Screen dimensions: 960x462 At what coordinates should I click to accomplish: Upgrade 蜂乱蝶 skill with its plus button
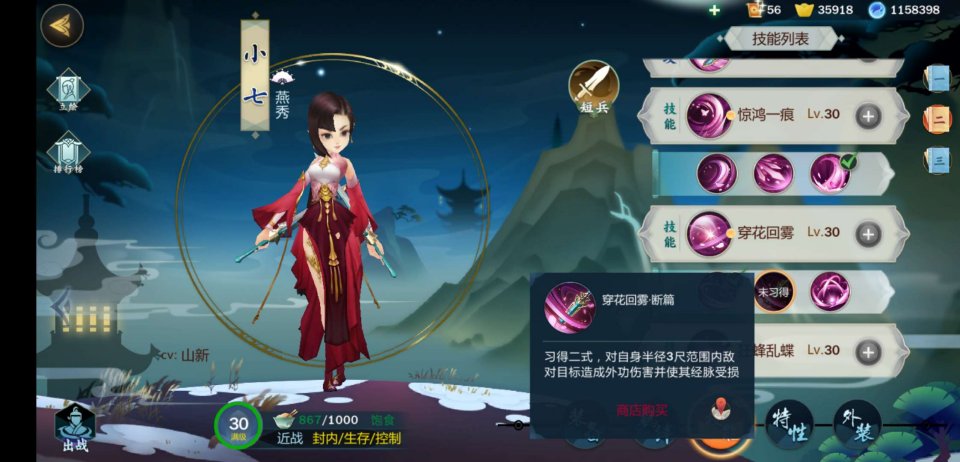click(x=867, y=351)
